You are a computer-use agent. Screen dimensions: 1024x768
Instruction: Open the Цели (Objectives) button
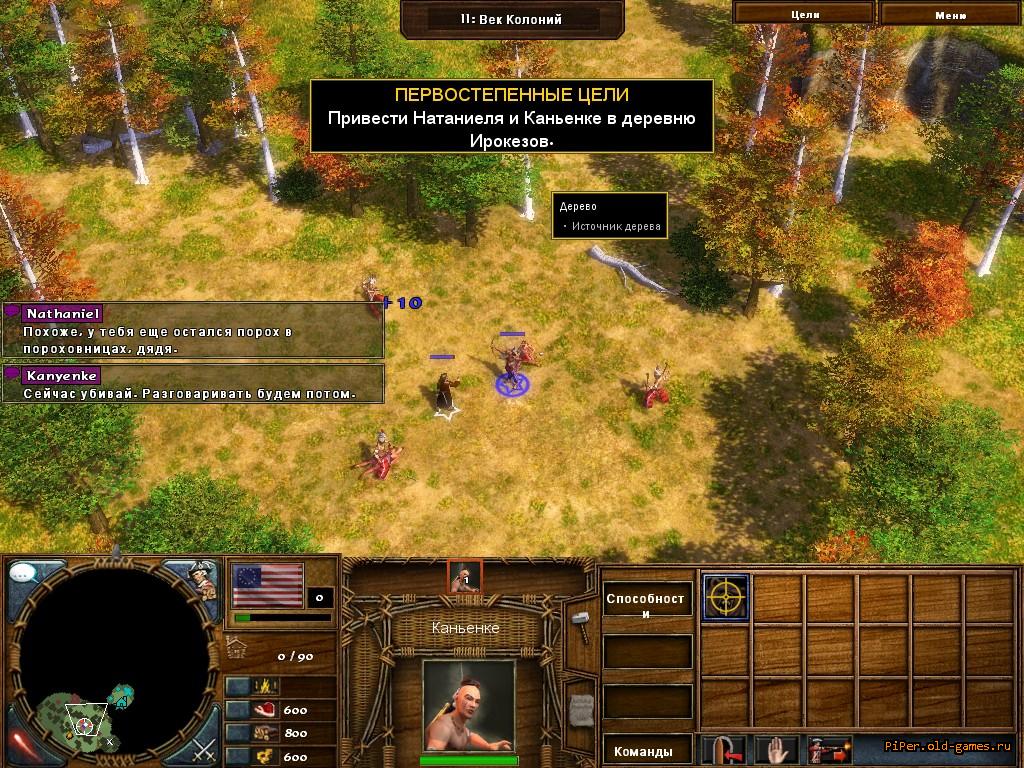coord(804,14)
